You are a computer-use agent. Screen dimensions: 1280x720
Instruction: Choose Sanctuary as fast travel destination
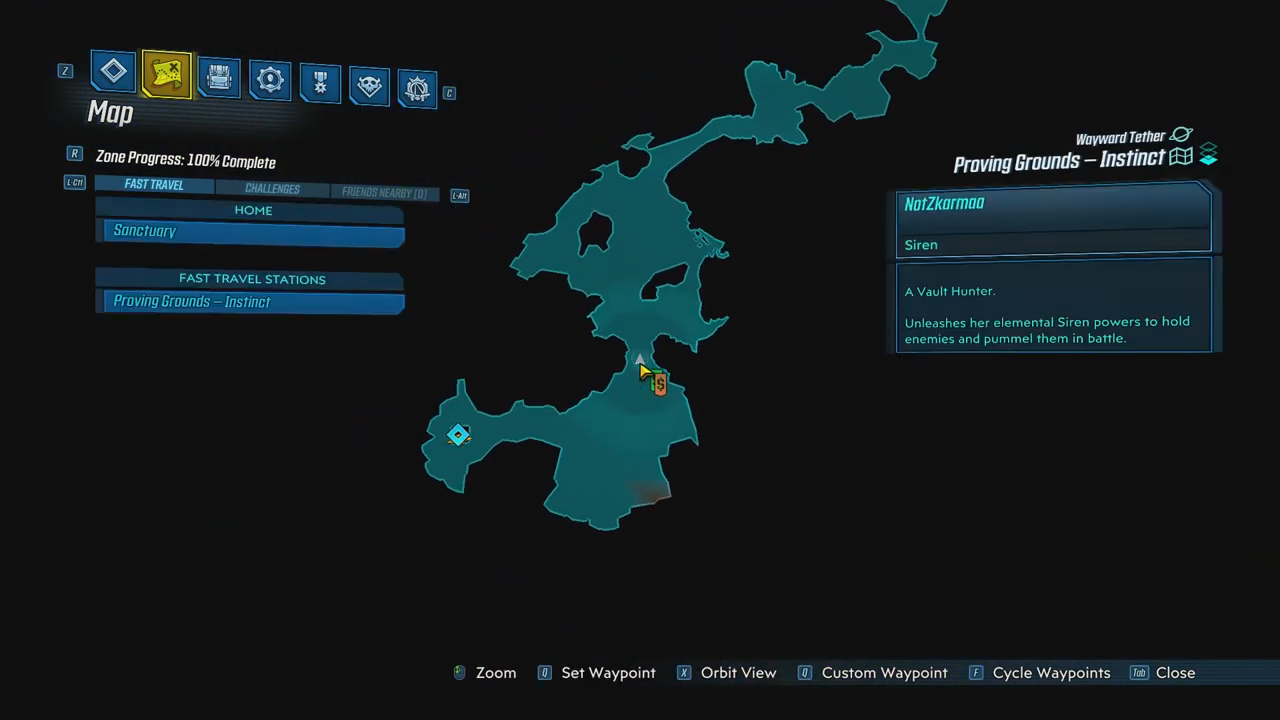[x=251, y=232]
